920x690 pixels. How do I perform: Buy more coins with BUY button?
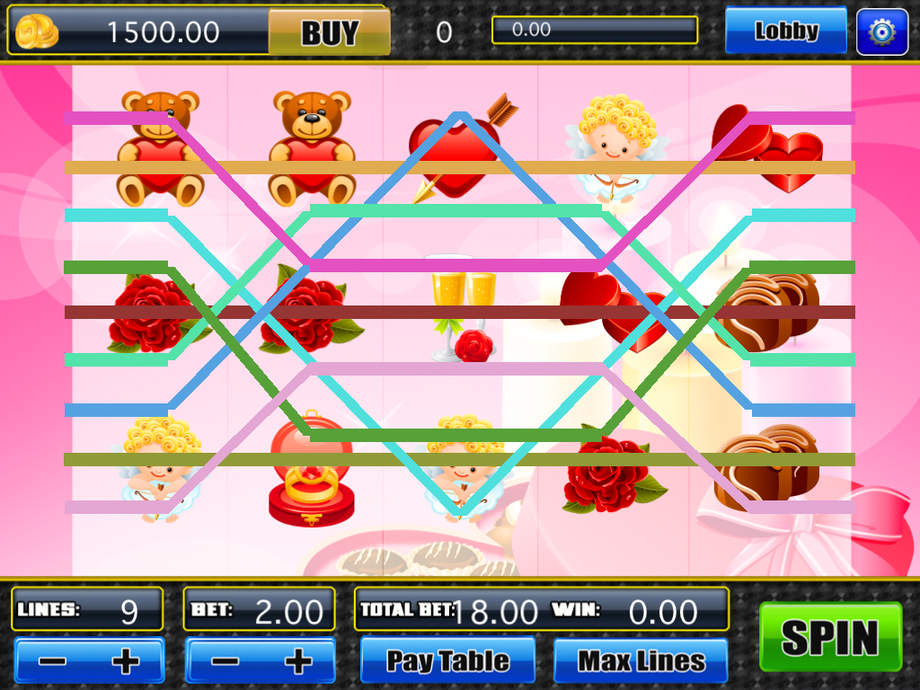pyautogui.click(x=329, y=33)
